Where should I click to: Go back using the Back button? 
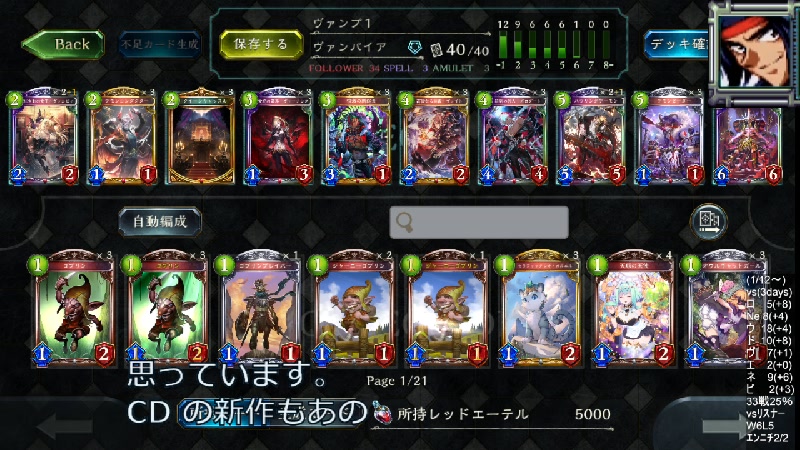(x=63, y=44)
